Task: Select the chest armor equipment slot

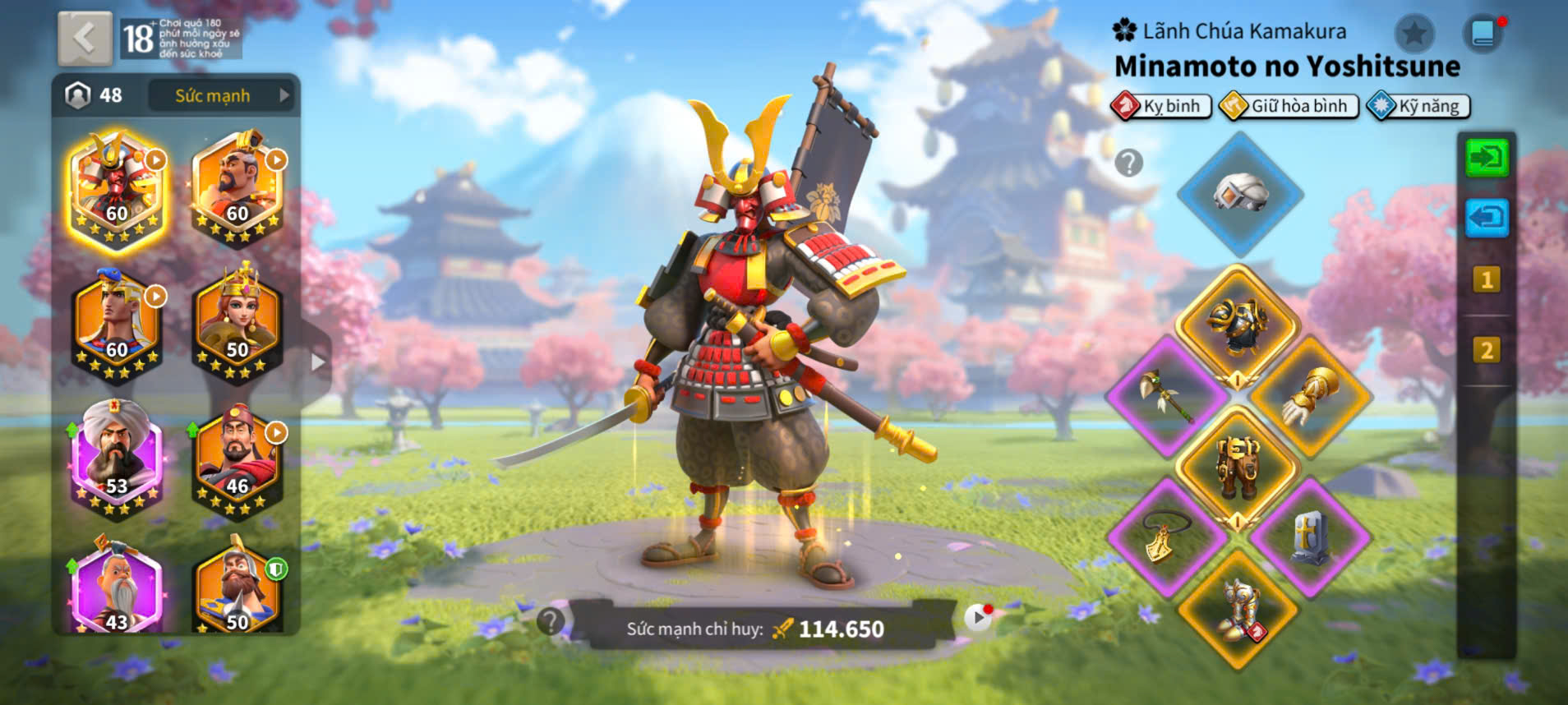Action: click(x=1237, y=324)
